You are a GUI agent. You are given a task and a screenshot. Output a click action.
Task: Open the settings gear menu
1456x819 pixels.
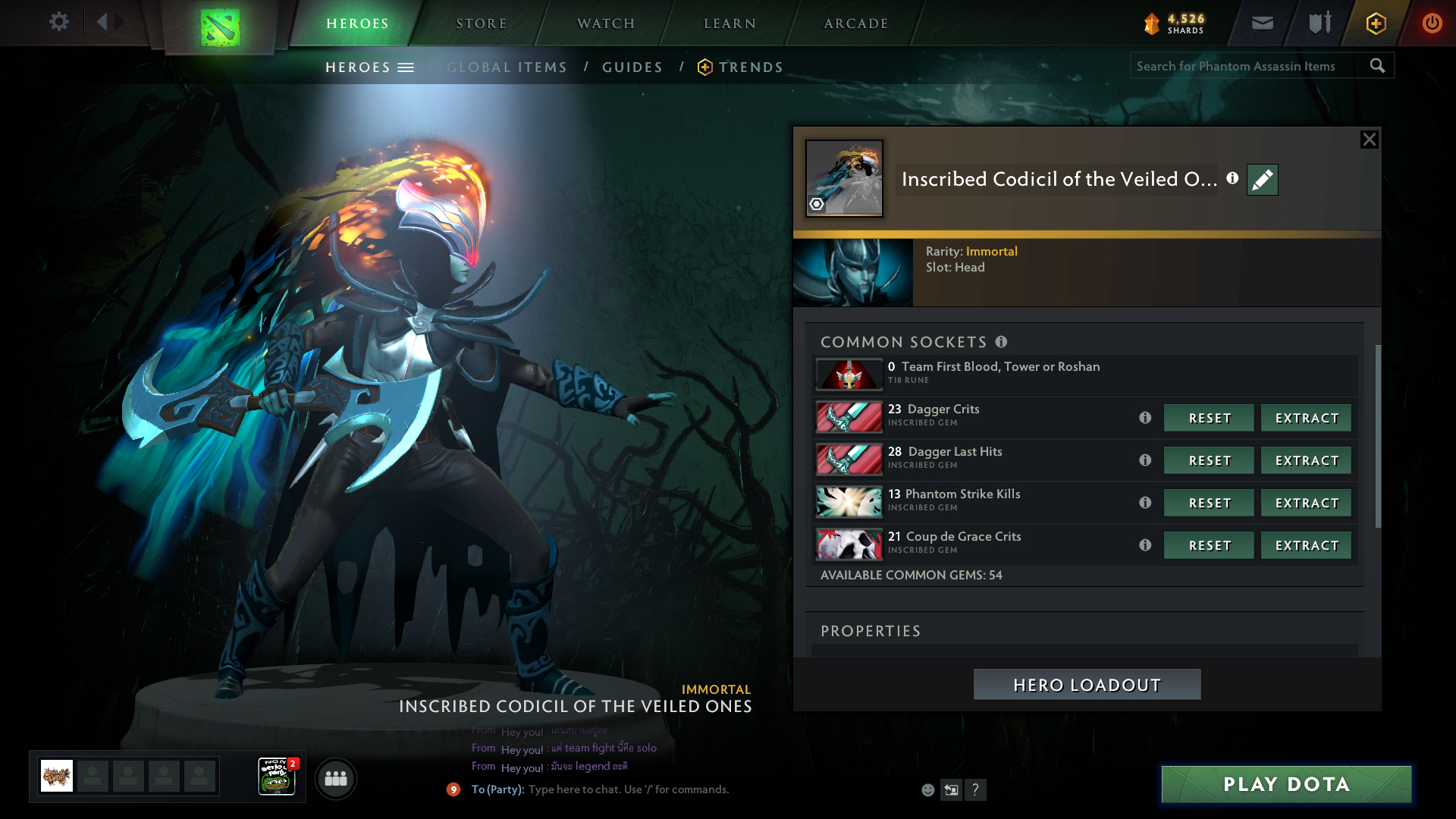coord(59,22)
